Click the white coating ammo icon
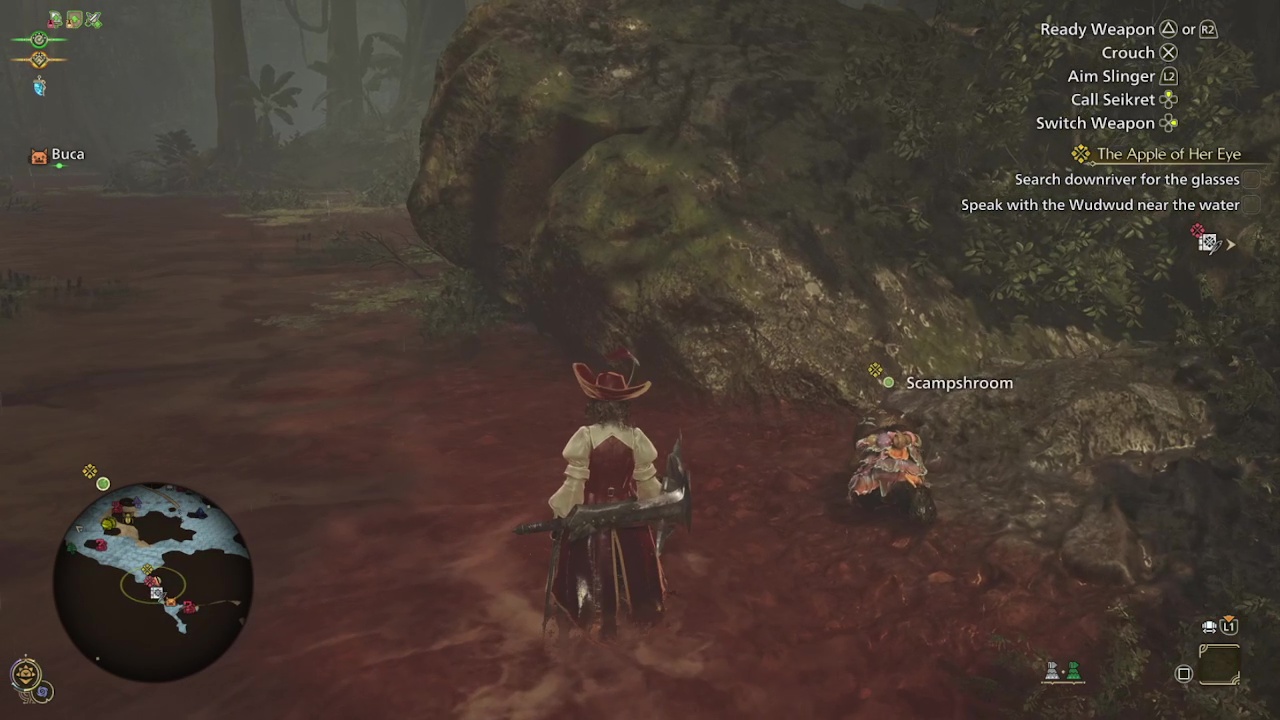 1052,672
